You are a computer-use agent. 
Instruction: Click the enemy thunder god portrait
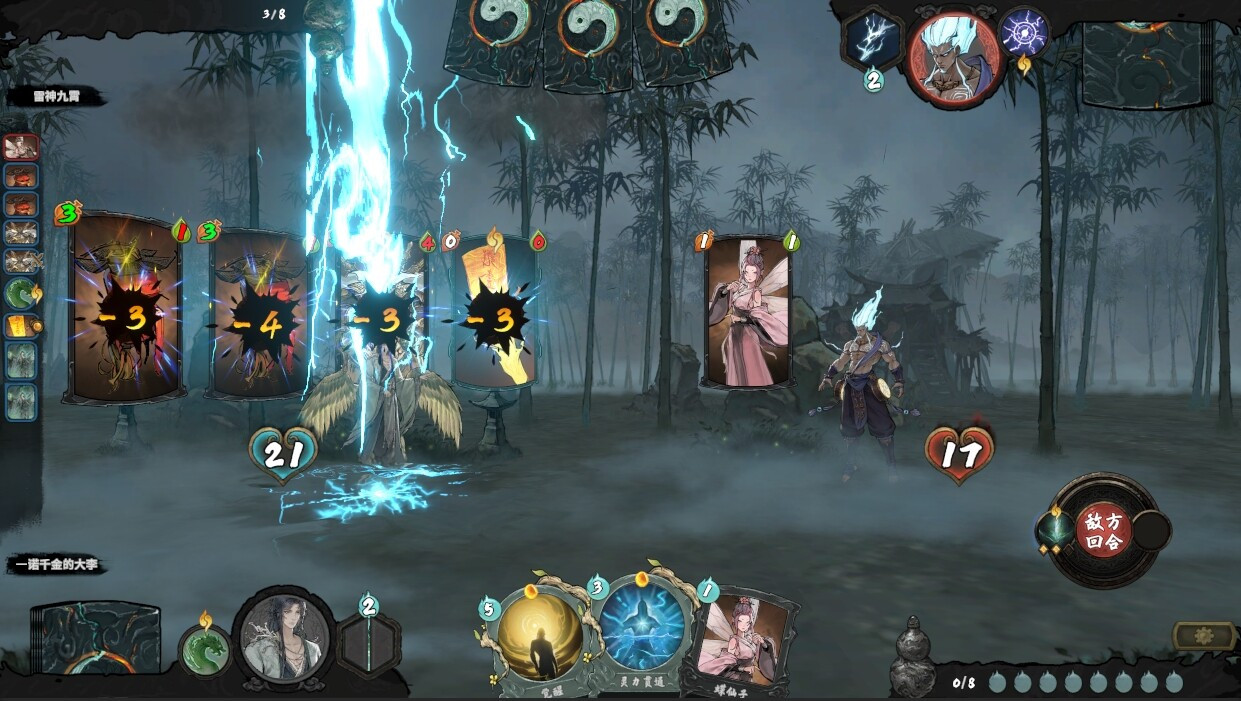954,56
